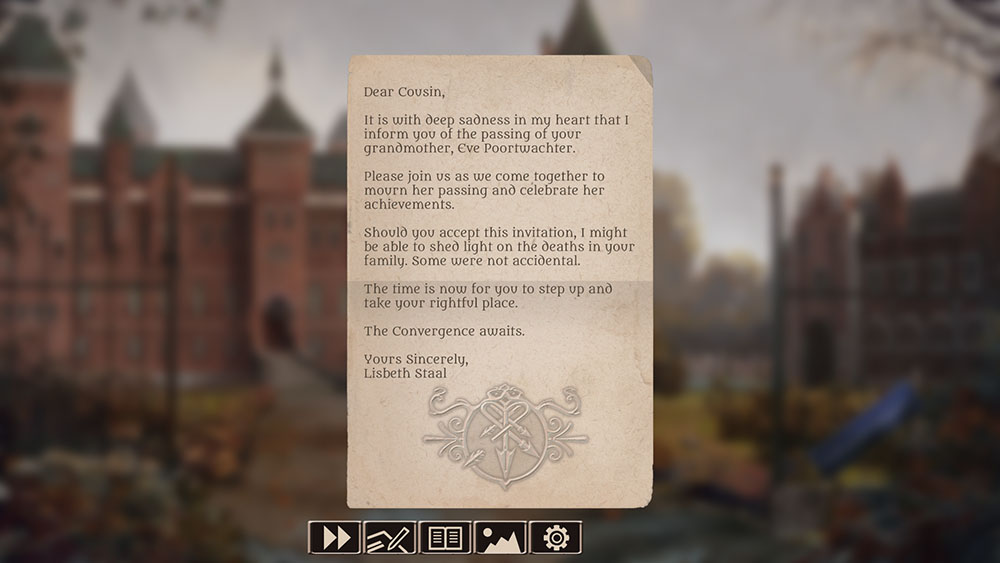
Task: Open the notes pencil-and-paper icon
Action: click(390, 537)
